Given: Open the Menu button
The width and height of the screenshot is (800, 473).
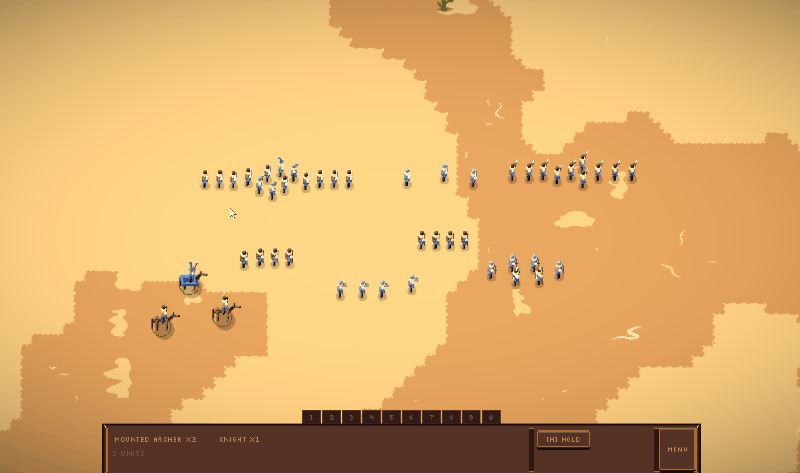Looking at the screenshot, I should (677, 449).
